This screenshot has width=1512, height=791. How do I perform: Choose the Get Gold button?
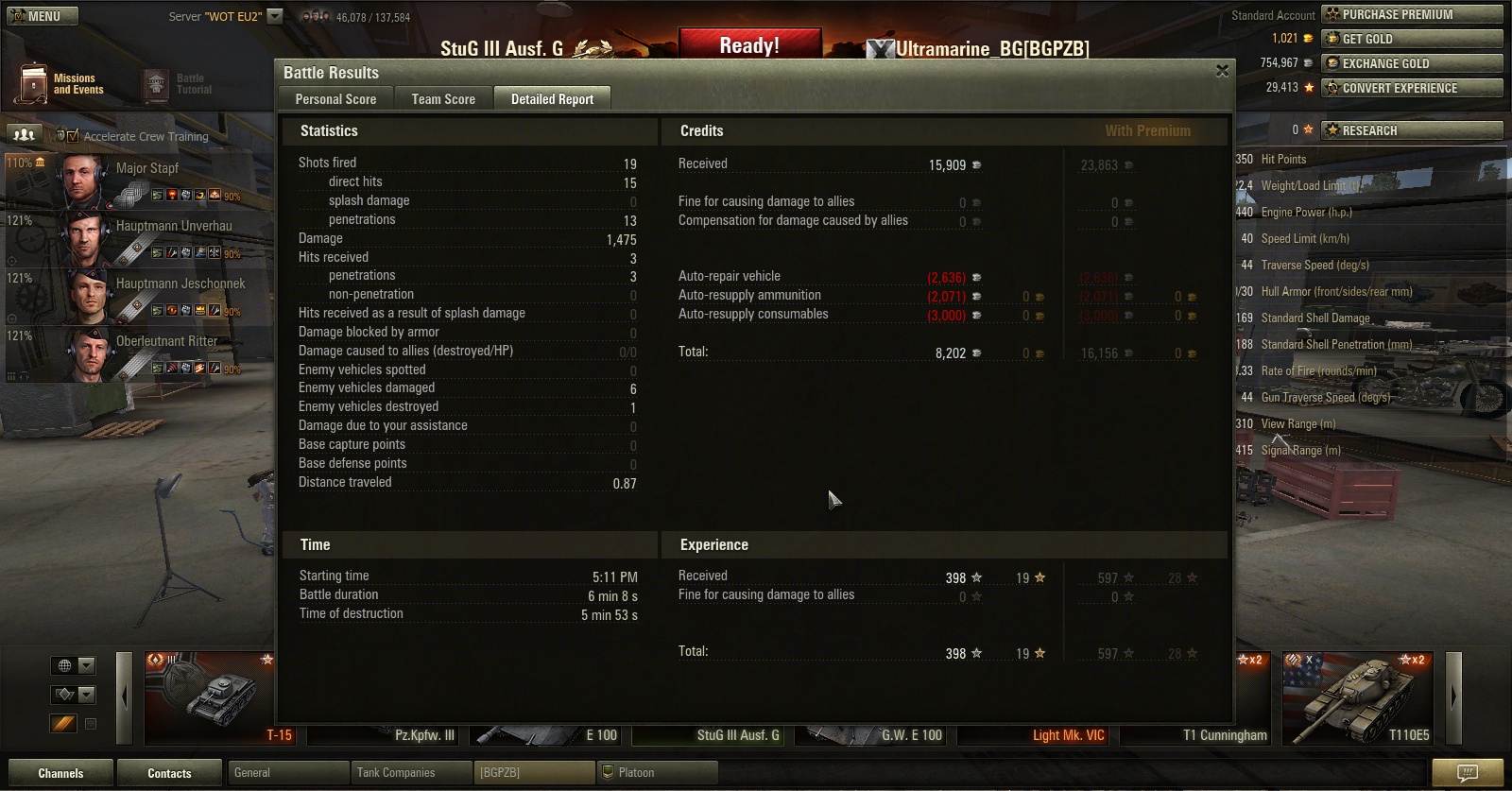[1412, 39]
